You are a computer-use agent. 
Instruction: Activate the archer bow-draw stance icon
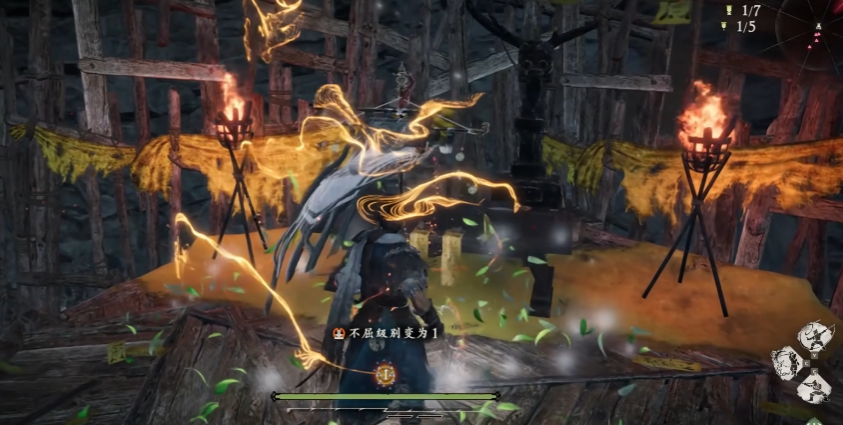tap(818, 335)
